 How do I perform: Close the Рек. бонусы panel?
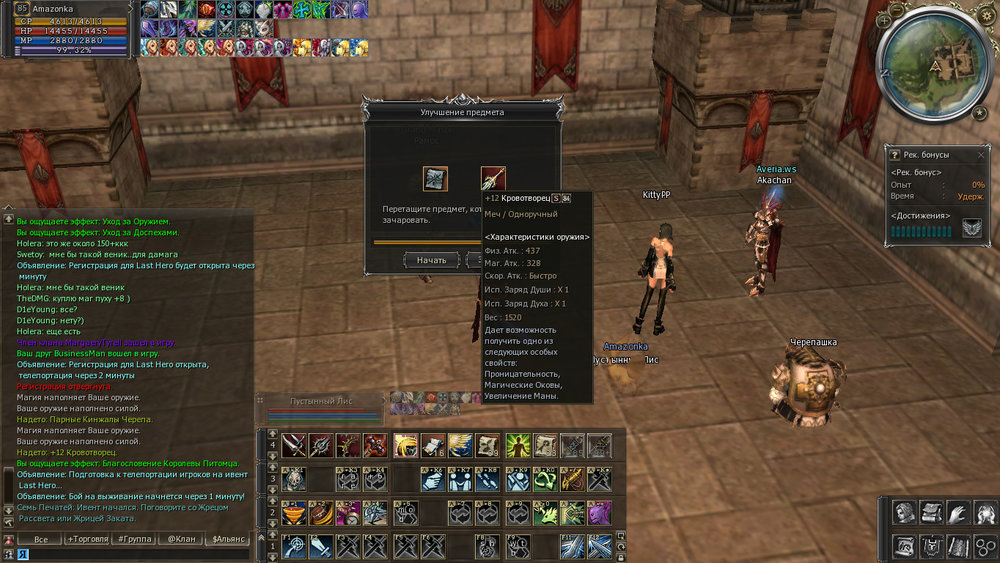980,155
